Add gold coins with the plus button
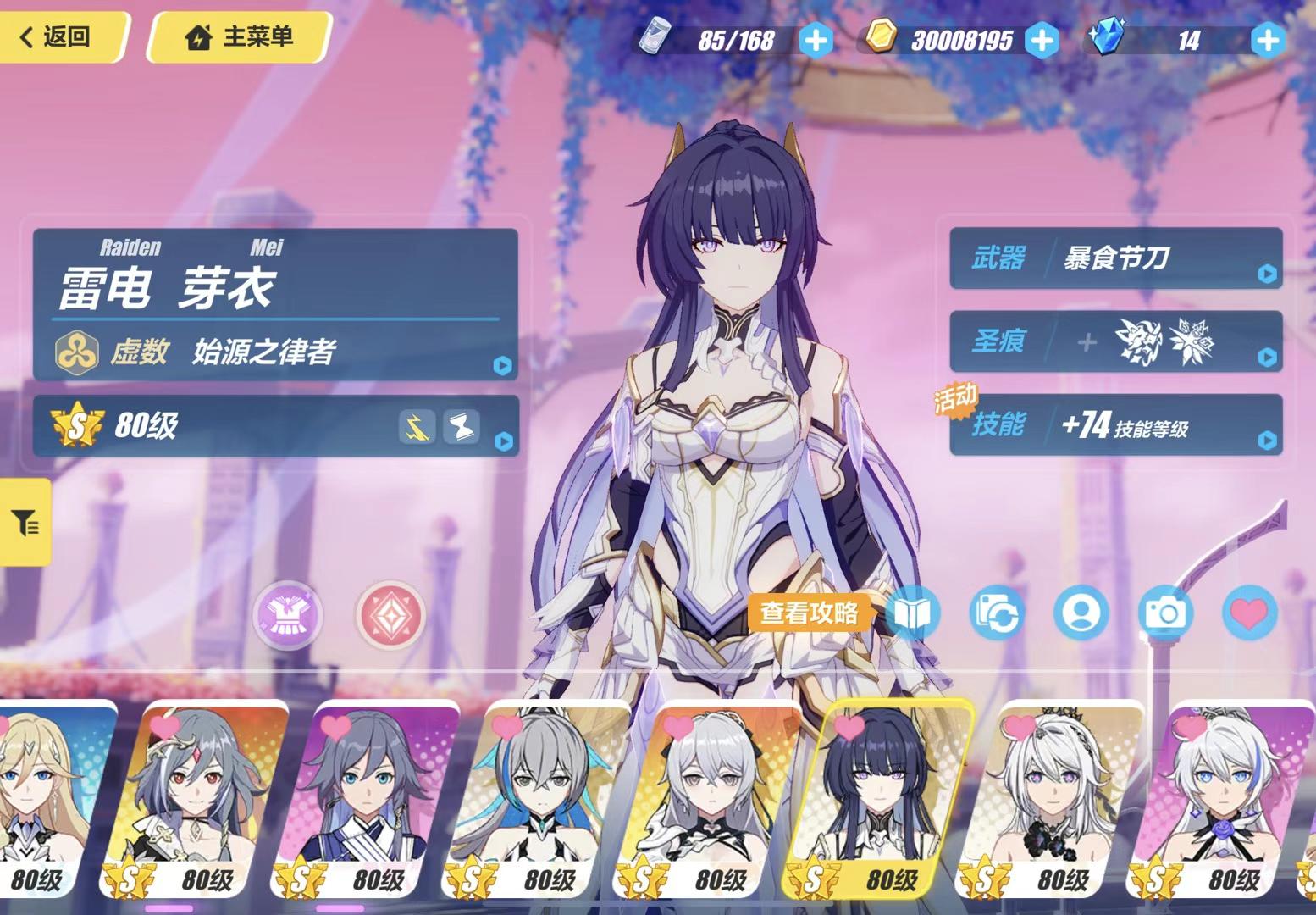The image size is (1316, 915). (1041, 40)
